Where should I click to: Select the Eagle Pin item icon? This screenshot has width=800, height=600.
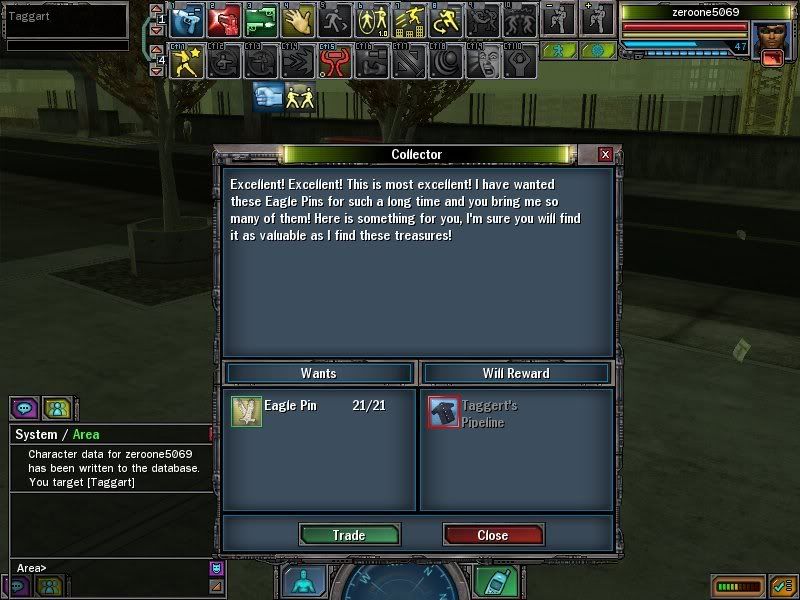pyautogui.click(x=245, y=411)
